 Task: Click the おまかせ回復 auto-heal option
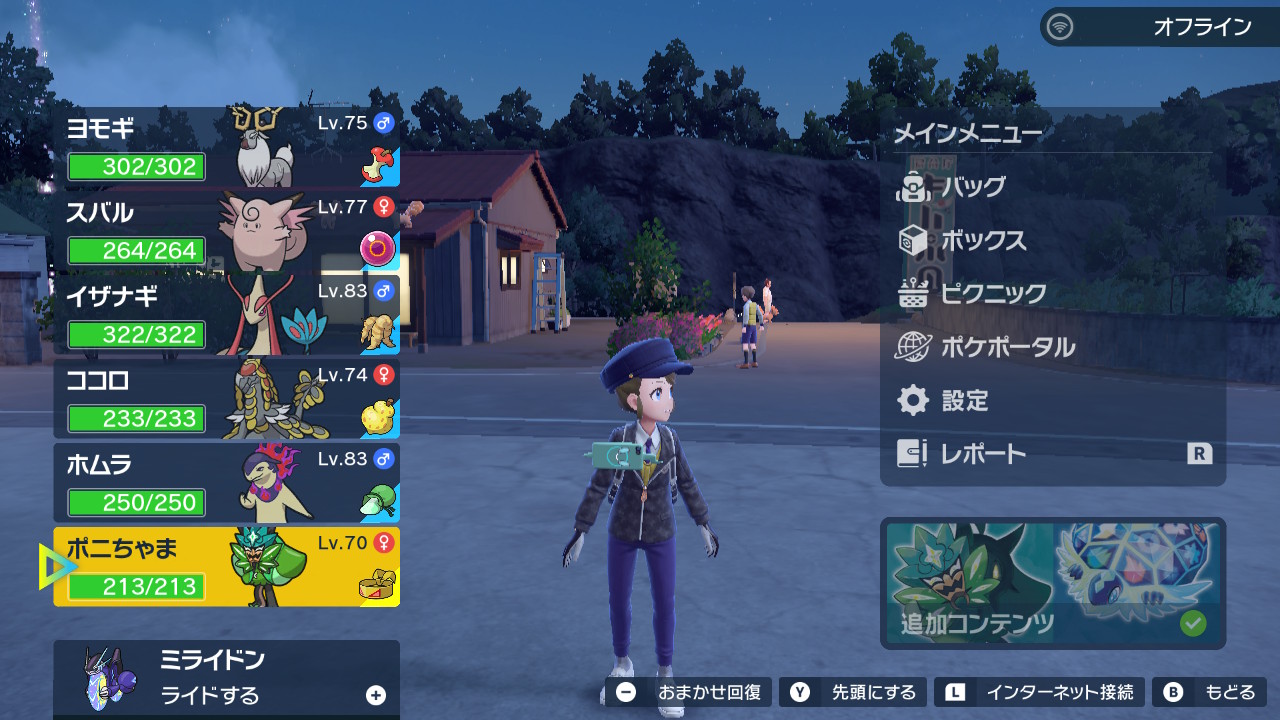[x=689, y=692]
